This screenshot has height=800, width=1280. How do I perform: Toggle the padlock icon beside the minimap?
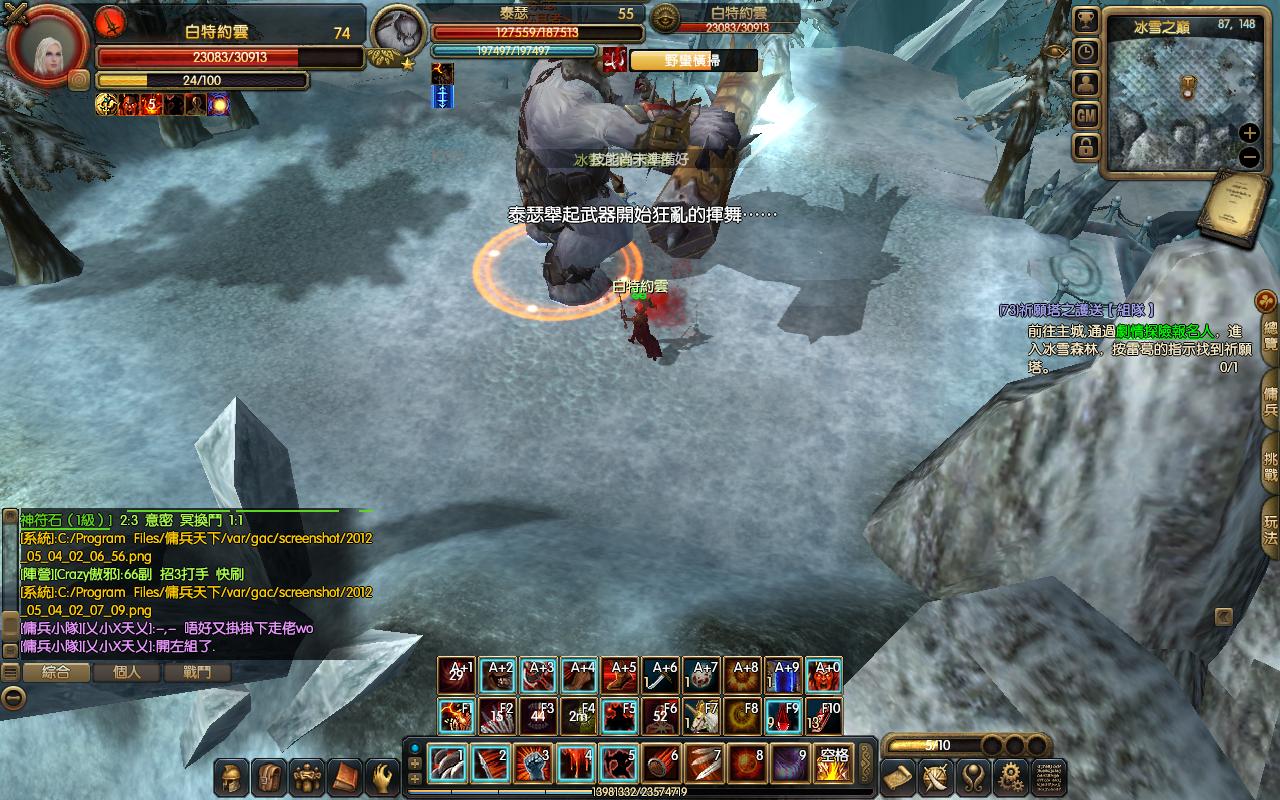(1086, 148)
